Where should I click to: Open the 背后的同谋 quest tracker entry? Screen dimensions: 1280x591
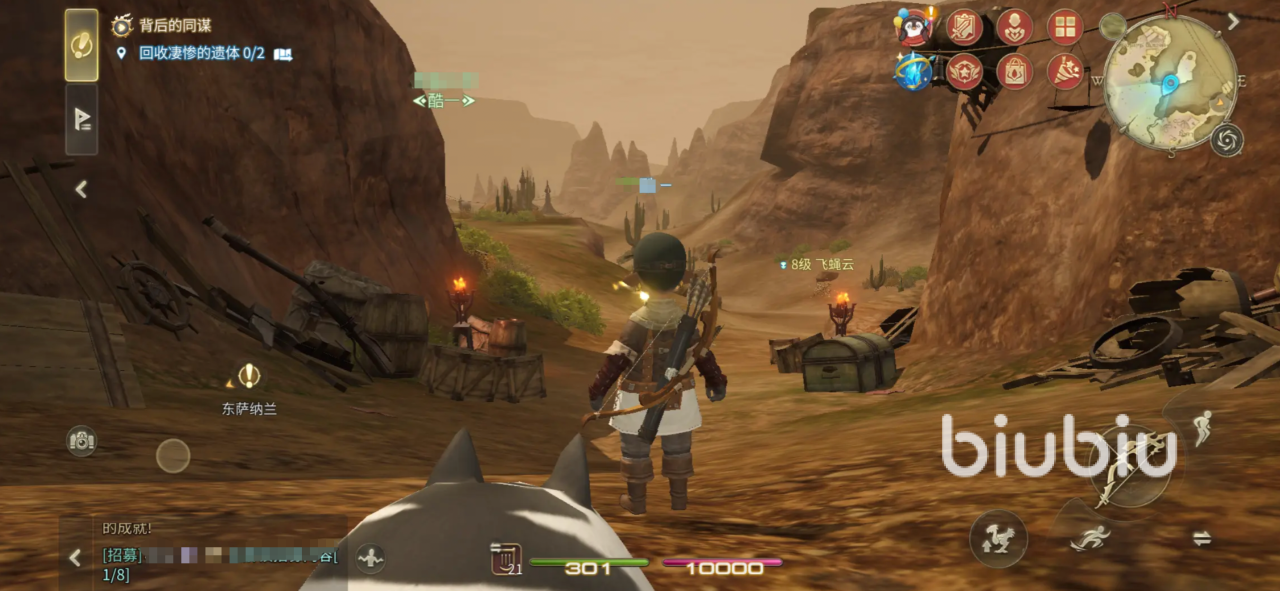[x=174, y=26]
